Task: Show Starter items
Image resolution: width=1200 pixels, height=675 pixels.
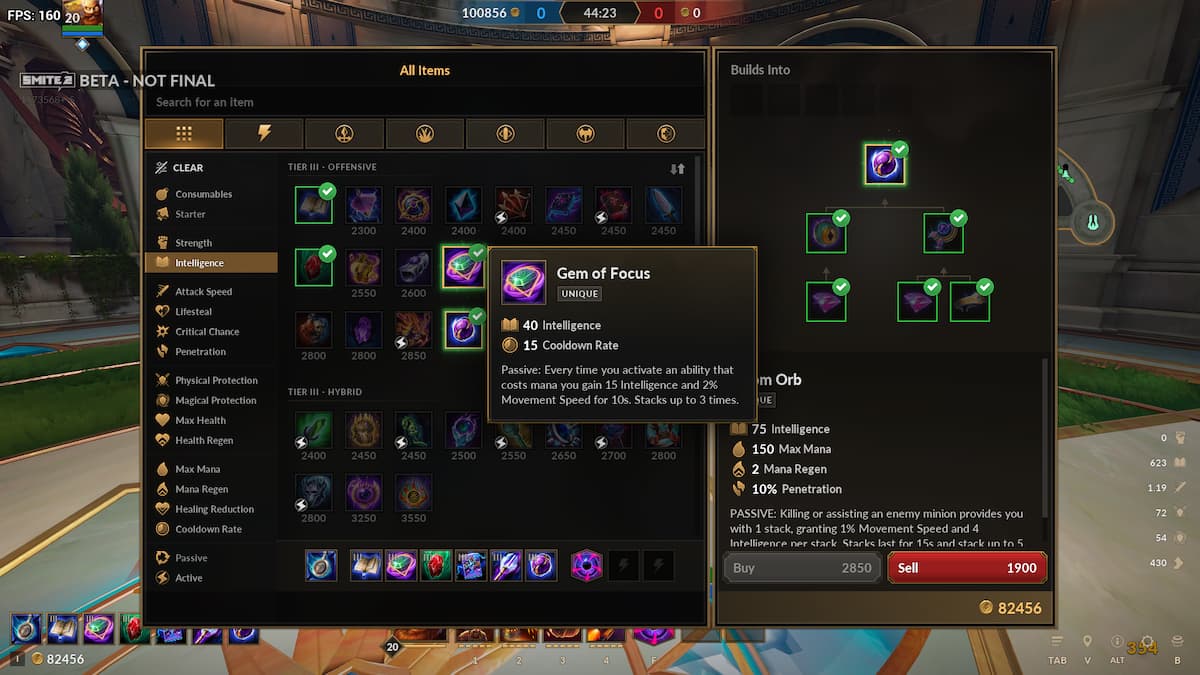Action: (190, 214)
